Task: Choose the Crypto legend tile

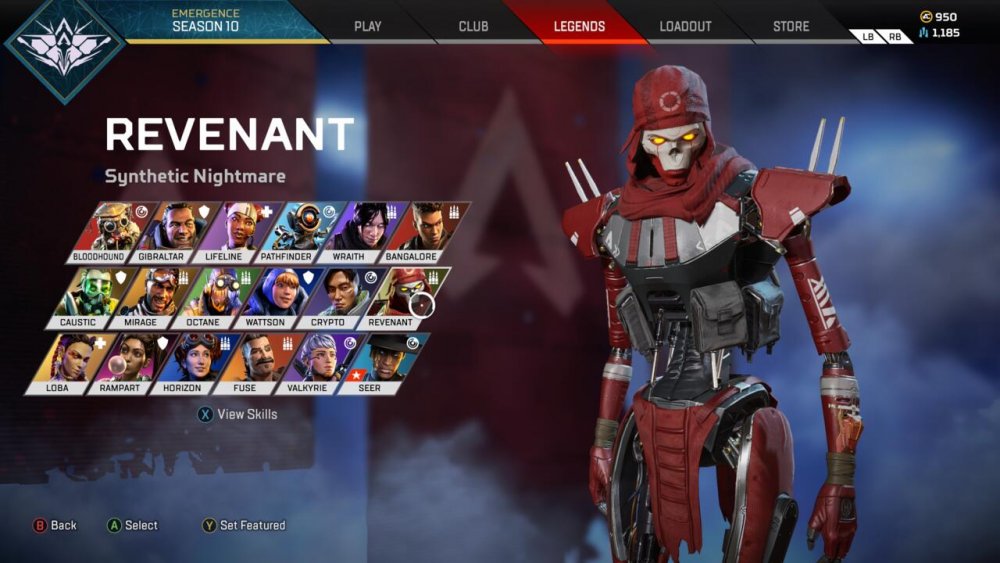Action: tap(332, 296)
